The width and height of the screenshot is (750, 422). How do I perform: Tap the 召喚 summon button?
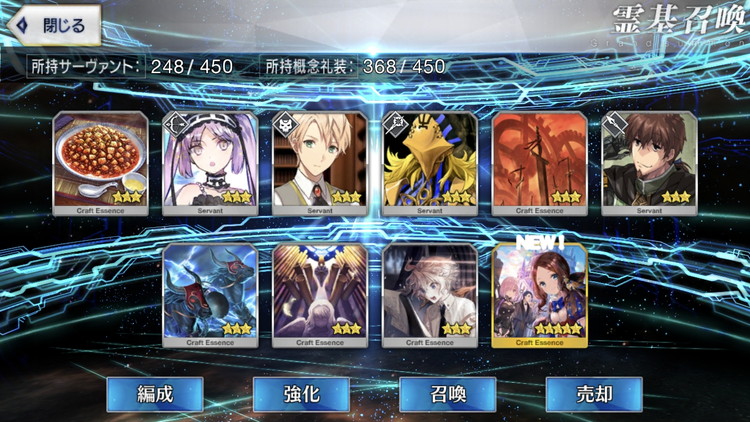[x=447, y=394]
